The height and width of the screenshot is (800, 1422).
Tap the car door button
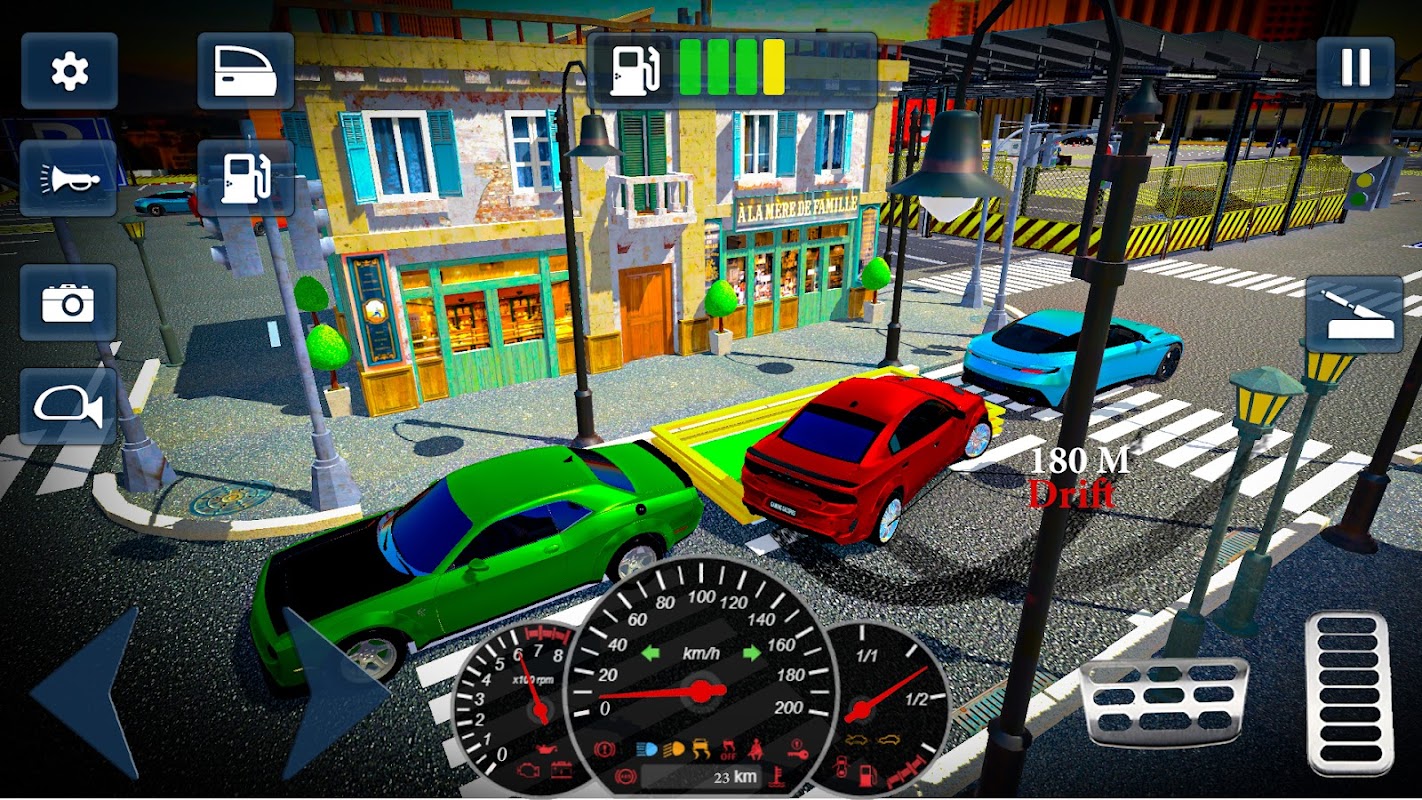(x=245, y=71)
